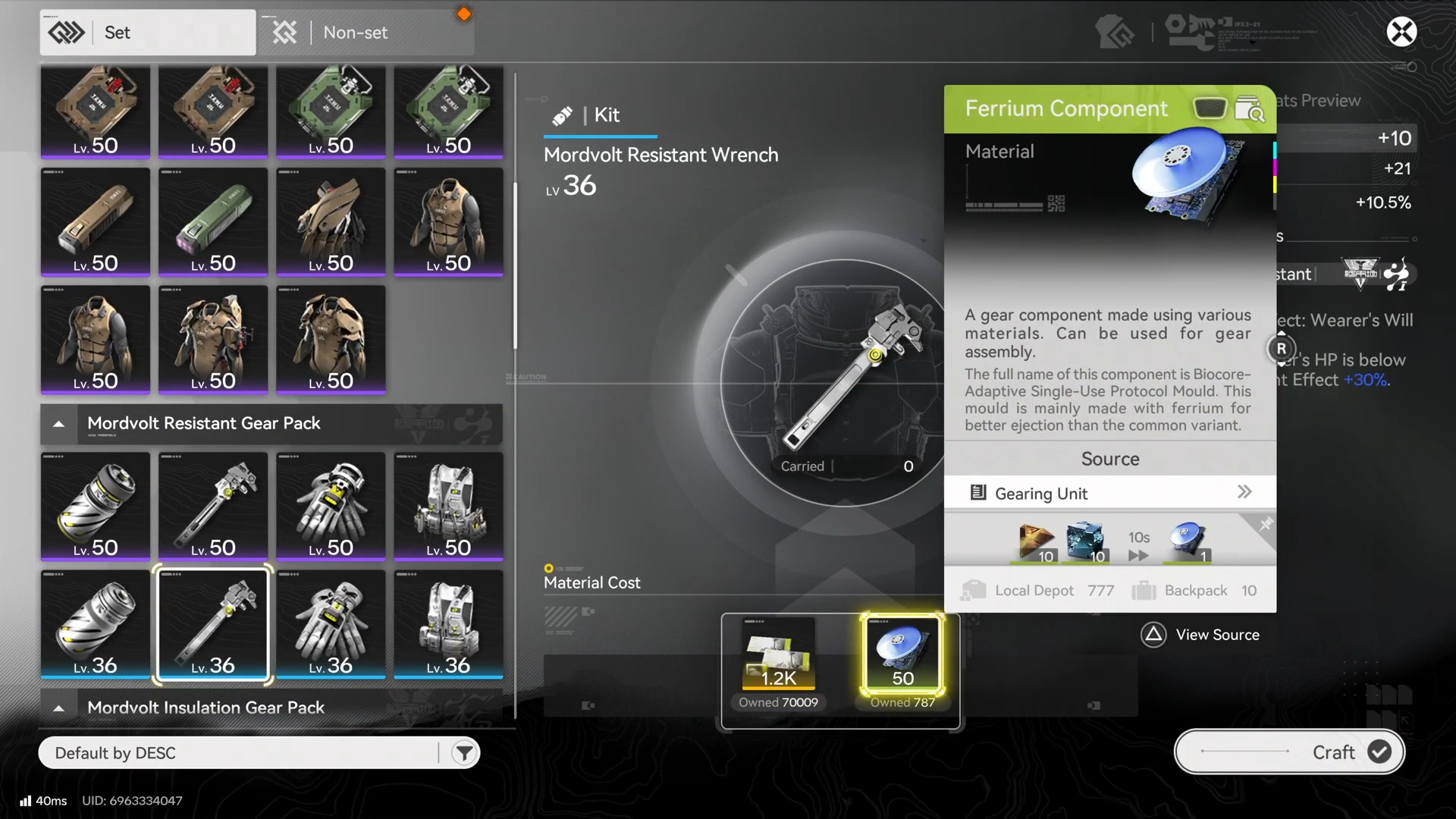Click the View Source button
This screenshot has width=1456, height=819.
click(x=1200, y=635)
